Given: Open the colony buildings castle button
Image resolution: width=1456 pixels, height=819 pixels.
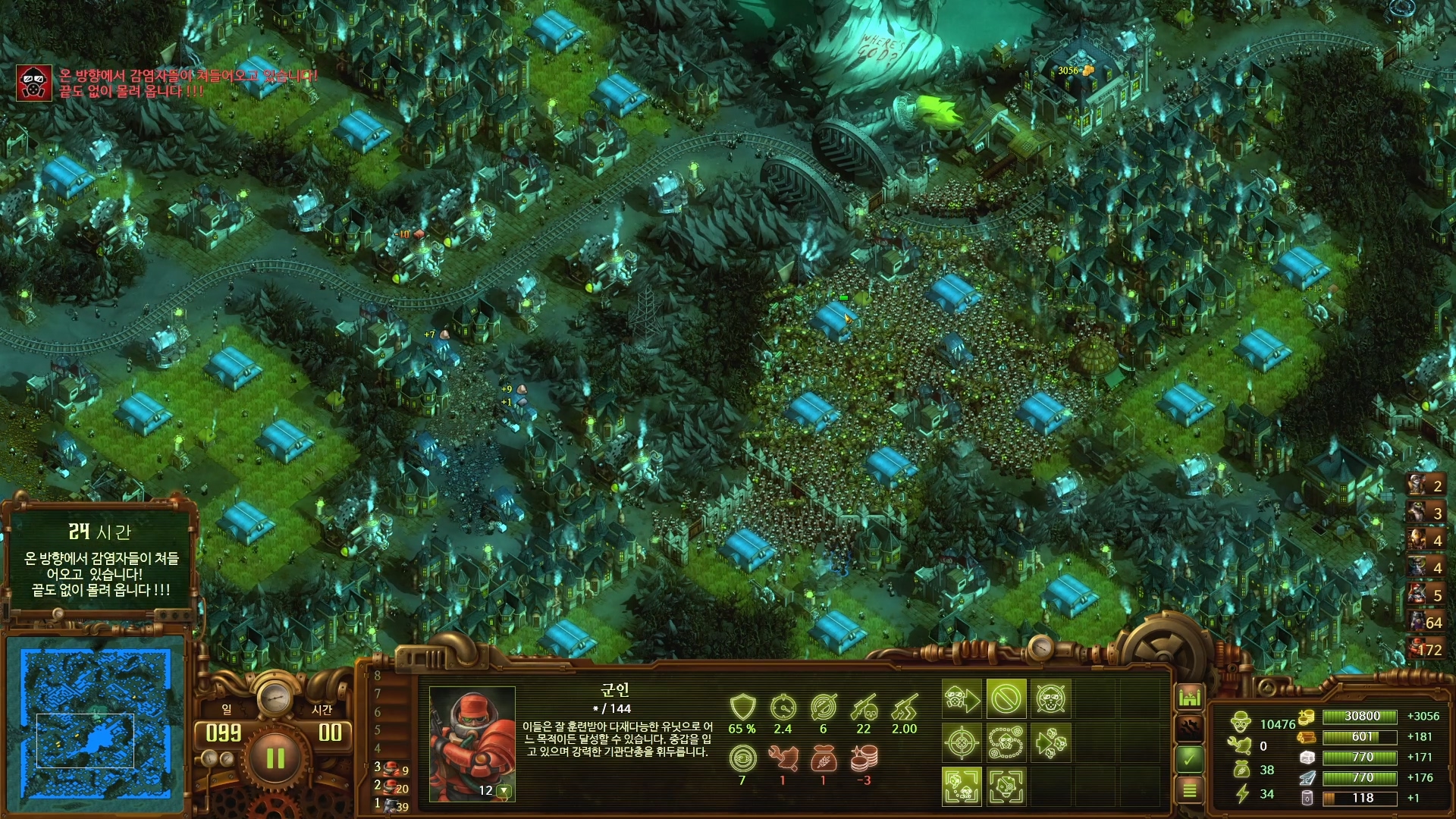Looking at the screenshot, I should [1189, 697].
